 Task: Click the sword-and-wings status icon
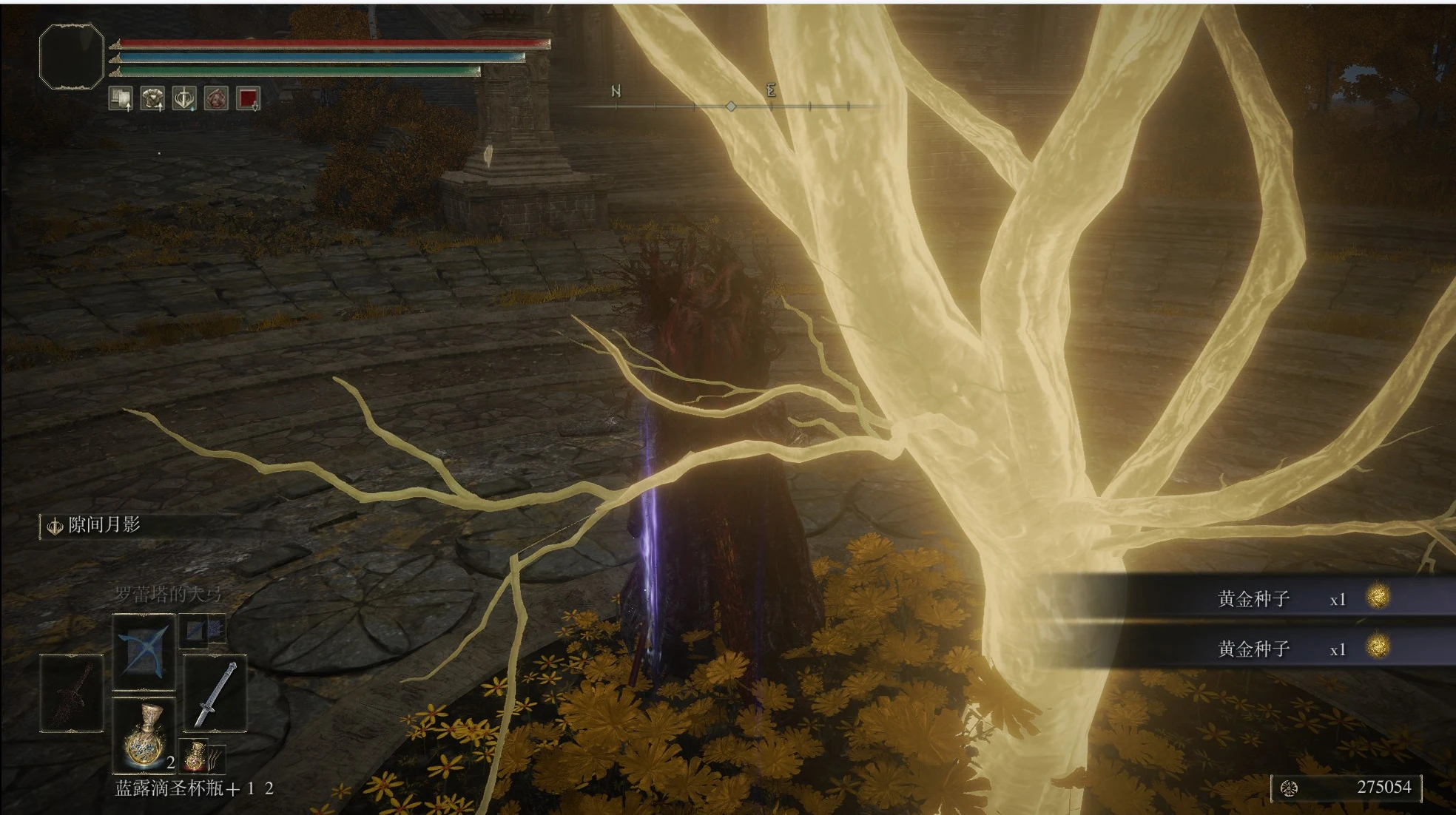pos(184,98)
